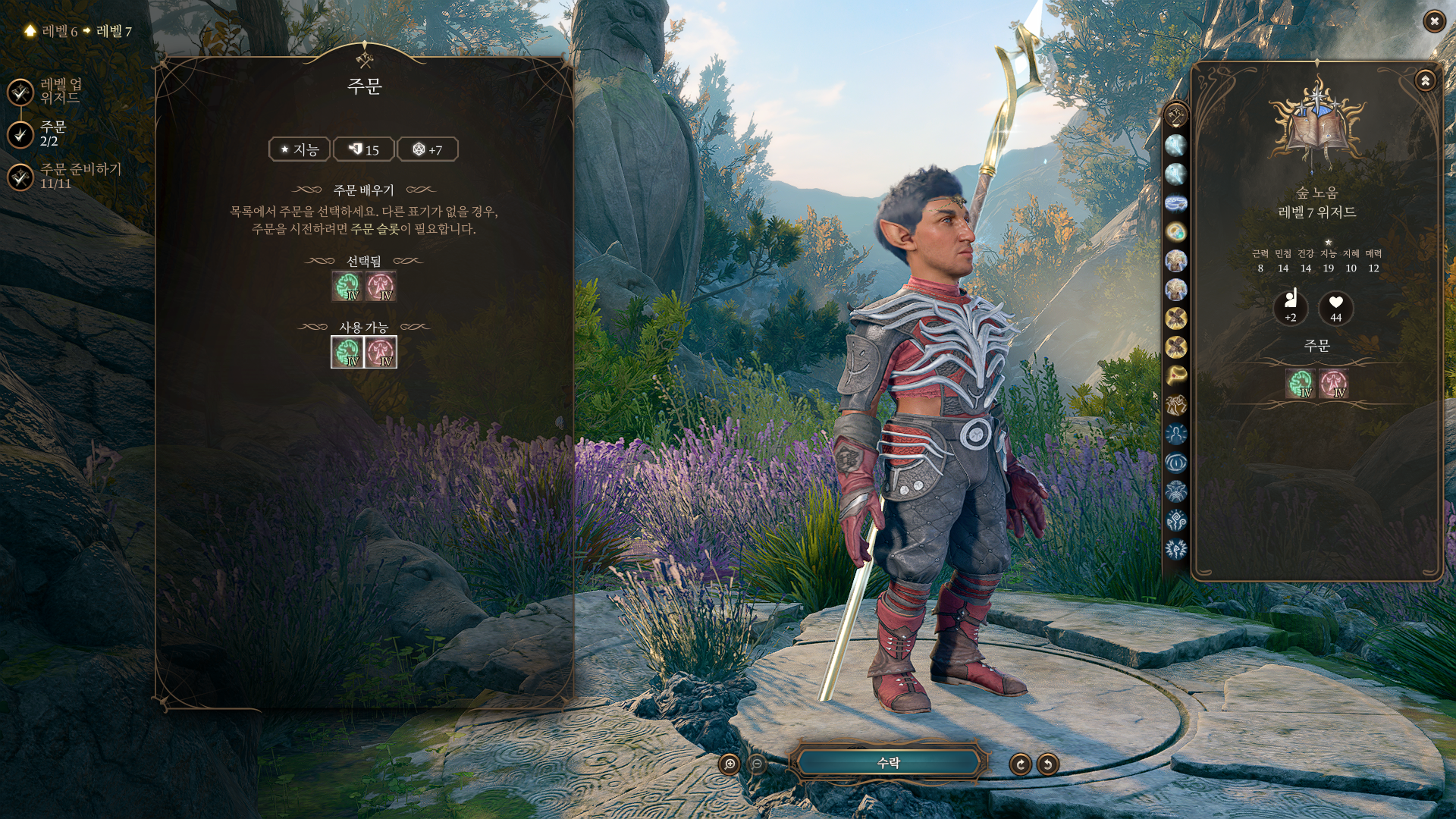Deselect the green spell under 선택됨
The image size is (1456, 819).
pos(347,287)
